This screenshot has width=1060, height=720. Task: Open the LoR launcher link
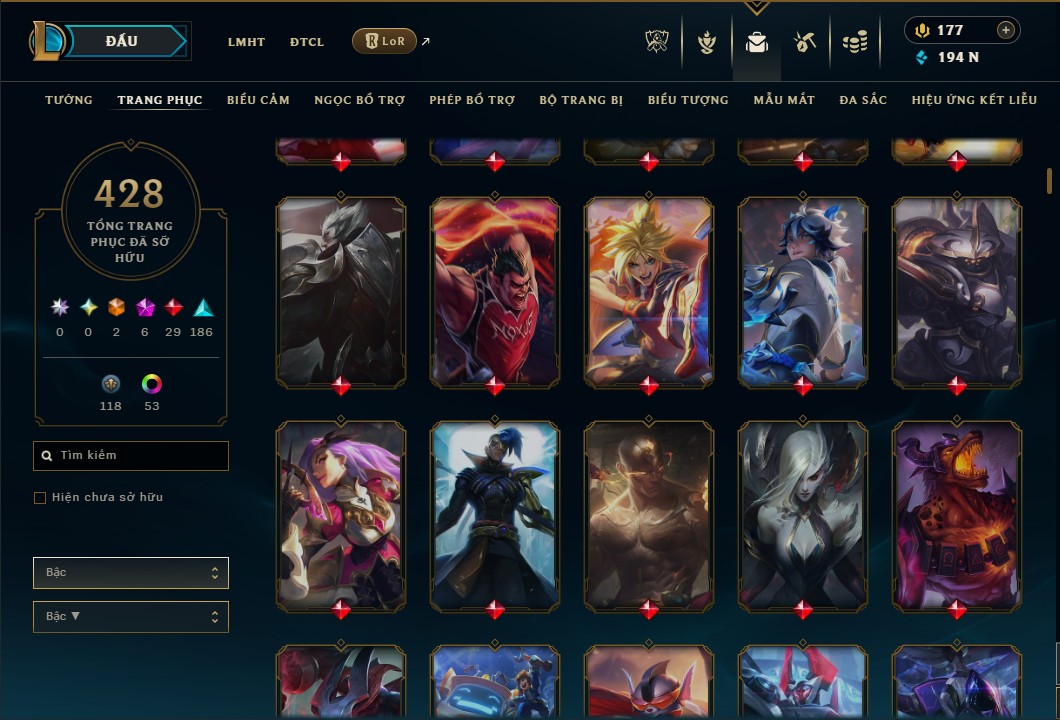[385, 41]
